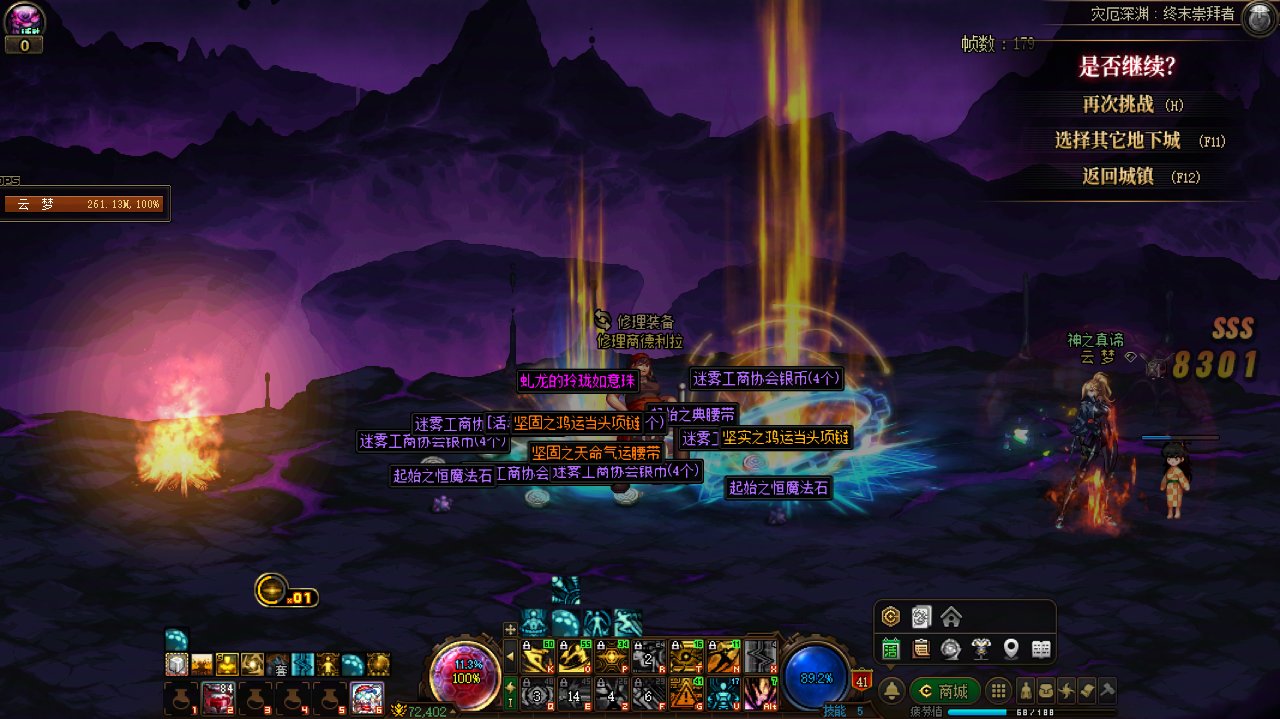This screenshot has width=1280, height=719.
Task: Open the map pin location icon
Action: (x=1011, y=649)
